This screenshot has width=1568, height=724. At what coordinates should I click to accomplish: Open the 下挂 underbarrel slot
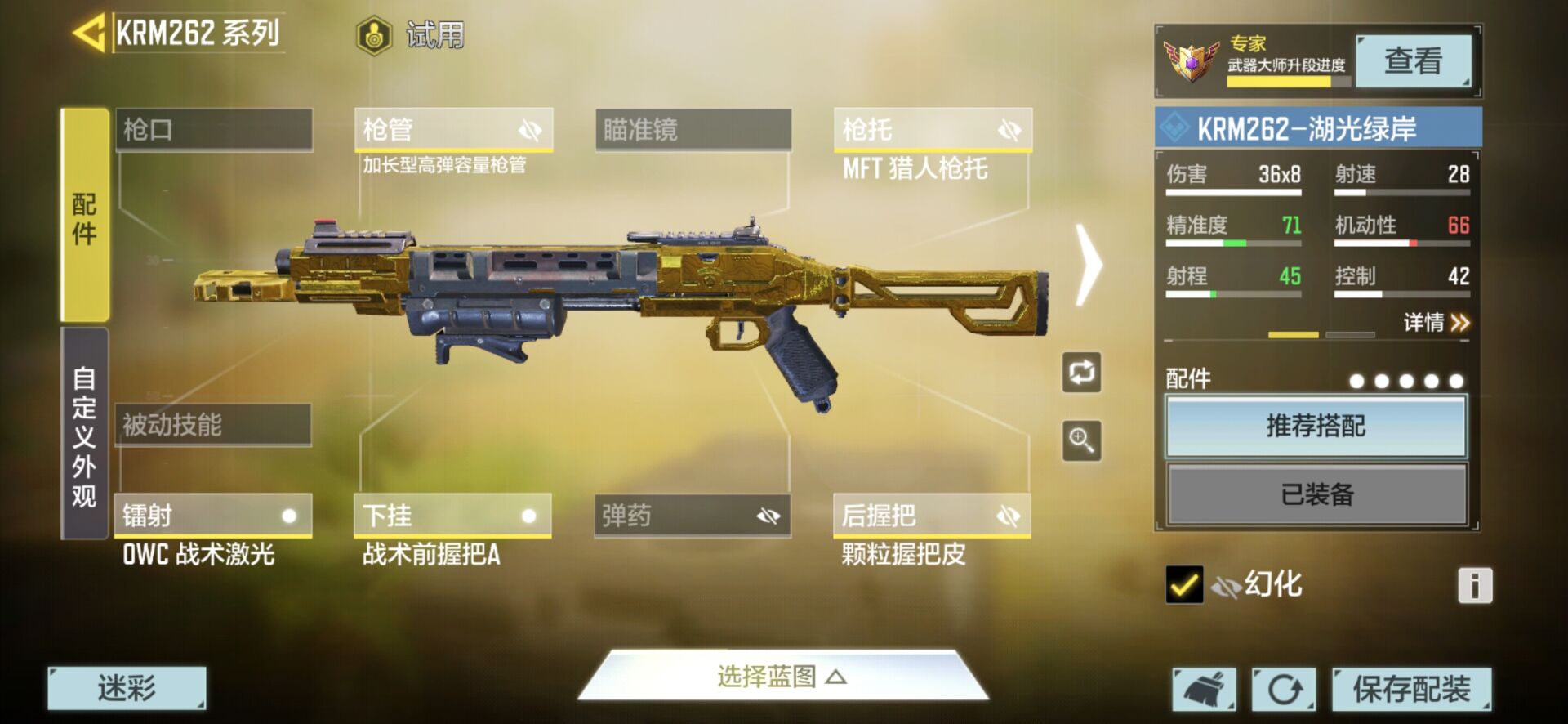click(452, 516)
